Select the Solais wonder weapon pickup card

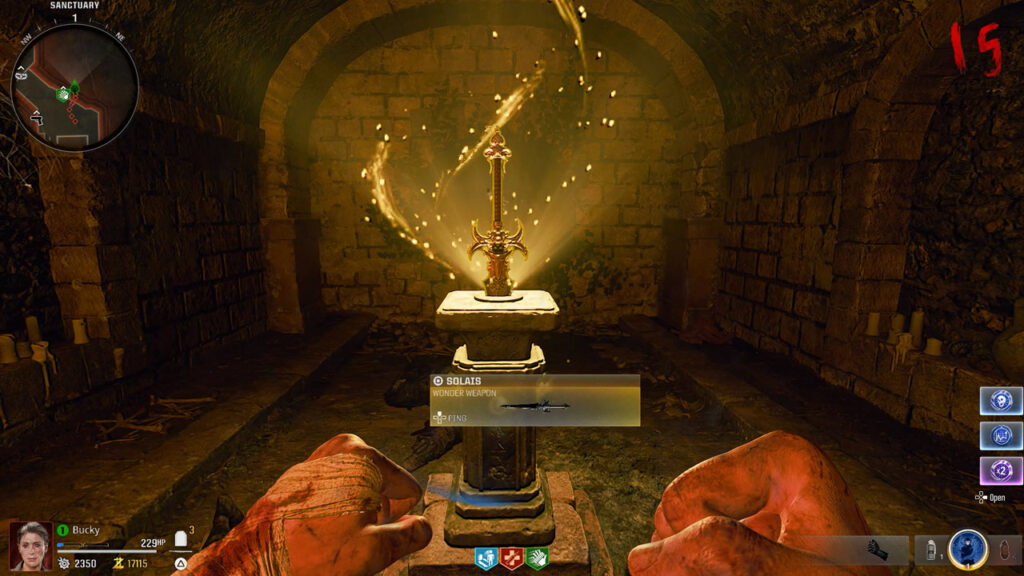click(535, 400)
